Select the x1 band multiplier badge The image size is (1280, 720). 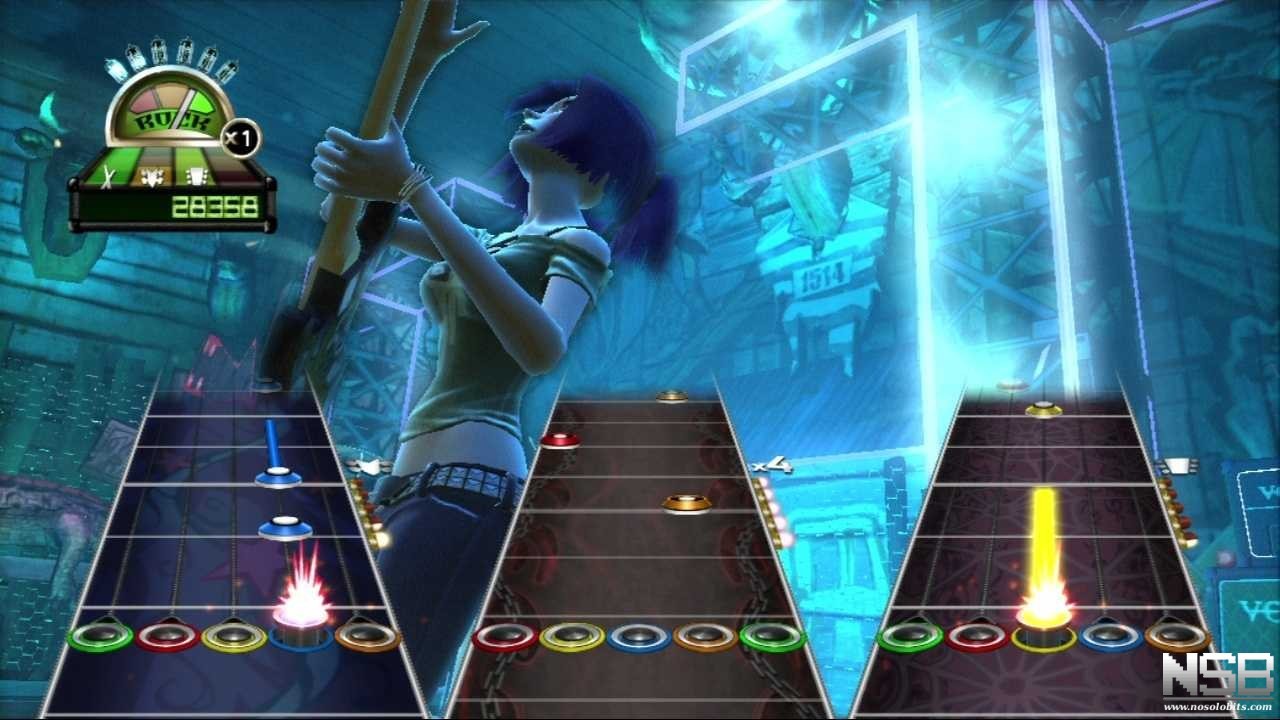click(x=240, y=138)
